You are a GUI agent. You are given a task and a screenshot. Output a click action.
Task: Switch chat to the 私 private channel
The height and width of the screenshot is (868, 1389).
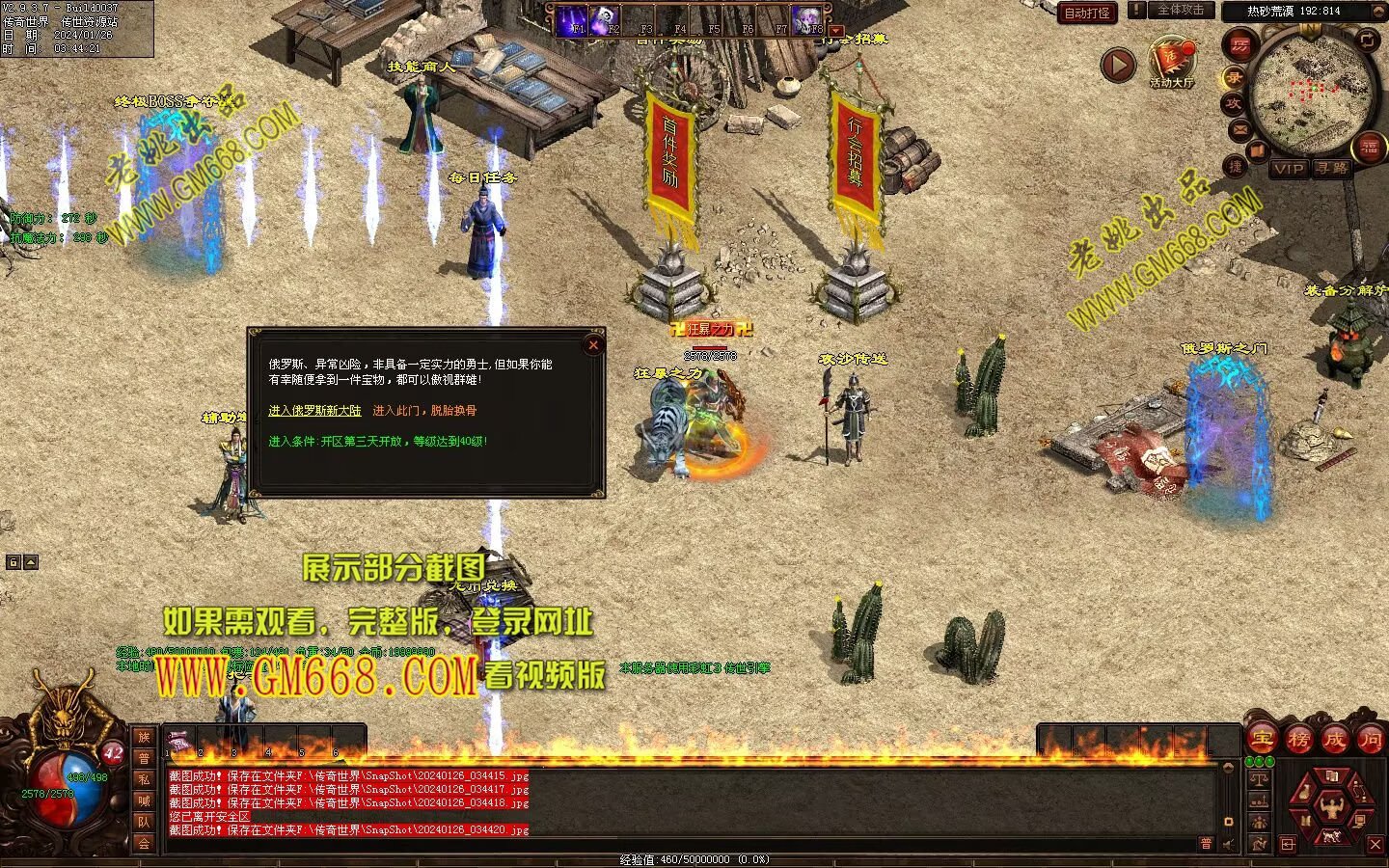click(x=144, y=779)
